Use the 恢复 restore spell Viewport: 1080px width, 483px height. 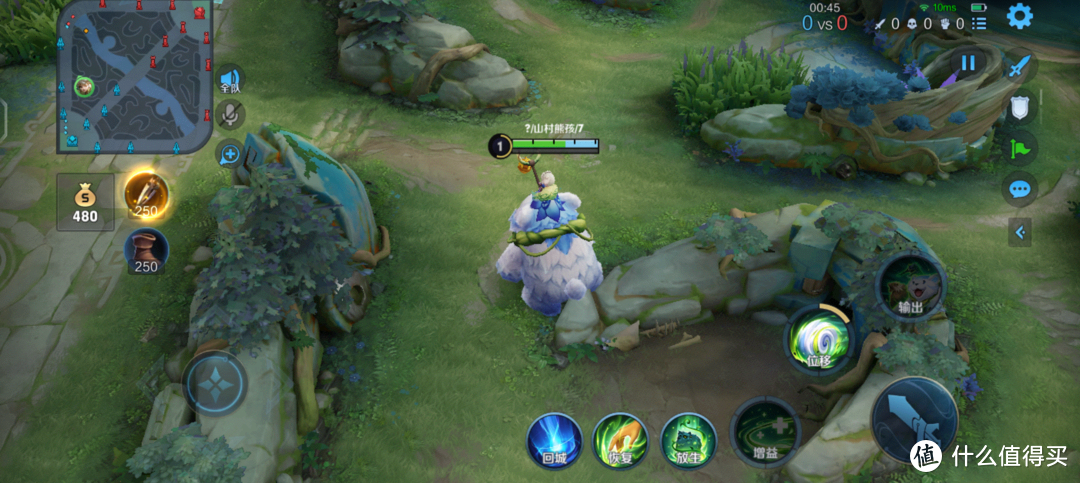pyautogui.click(x=621, y=440)
